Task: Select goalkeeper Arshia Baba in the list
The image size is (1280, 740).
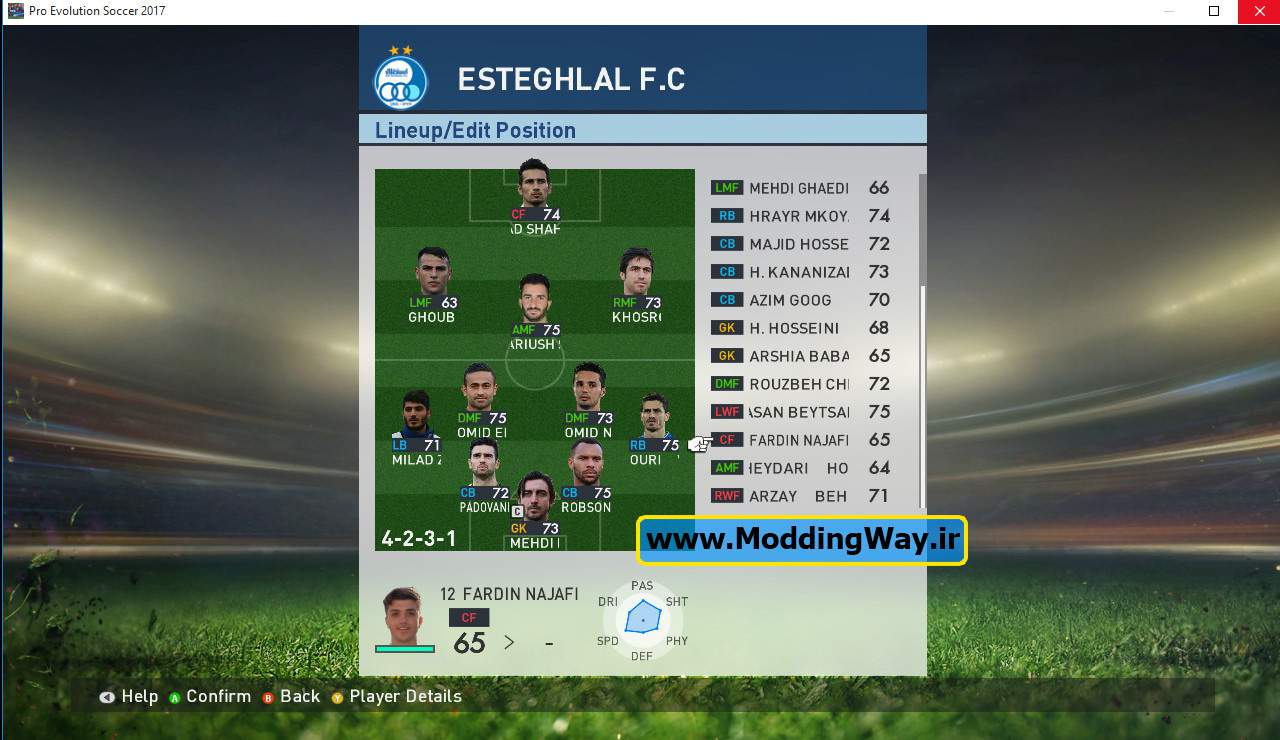Action: 798,356
